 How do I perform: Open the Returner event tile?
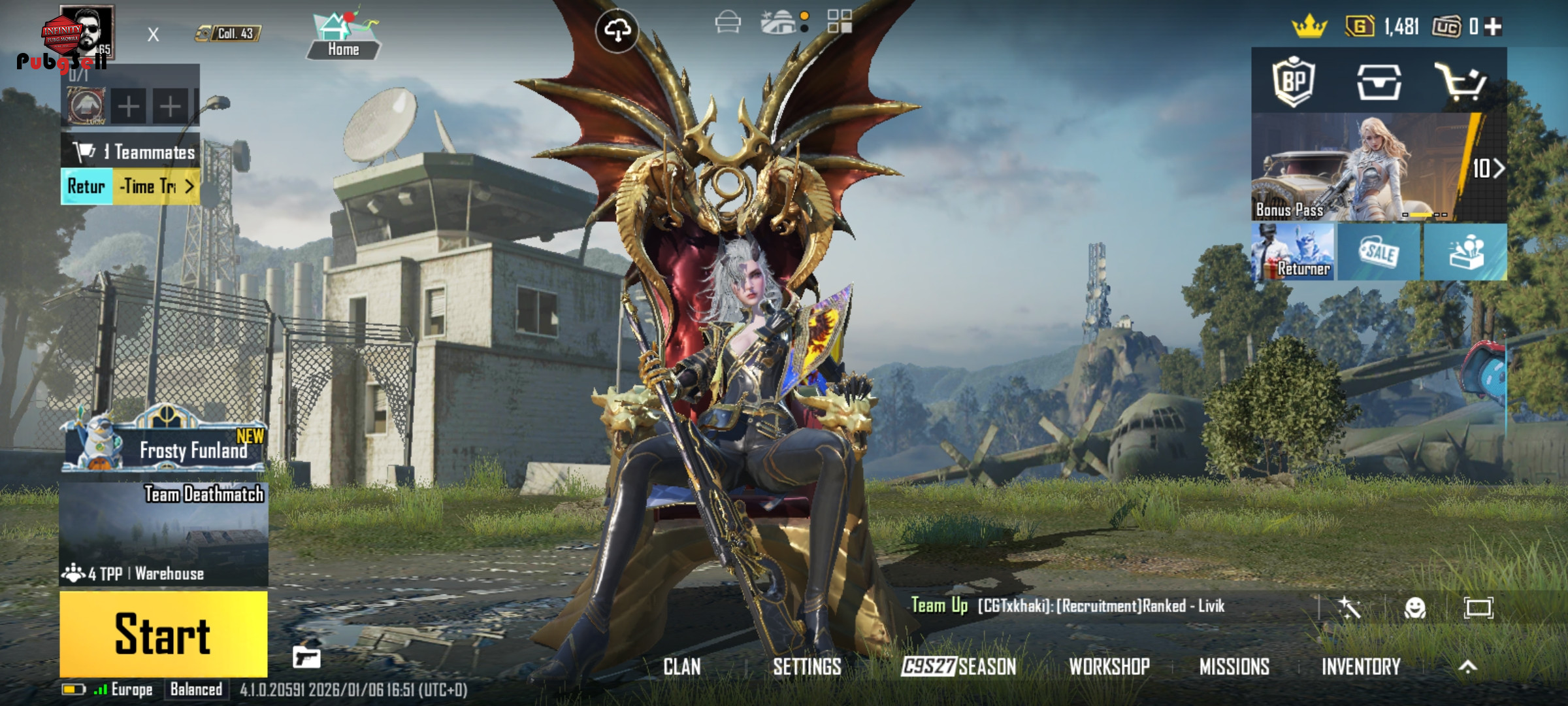pos(1293,252)
